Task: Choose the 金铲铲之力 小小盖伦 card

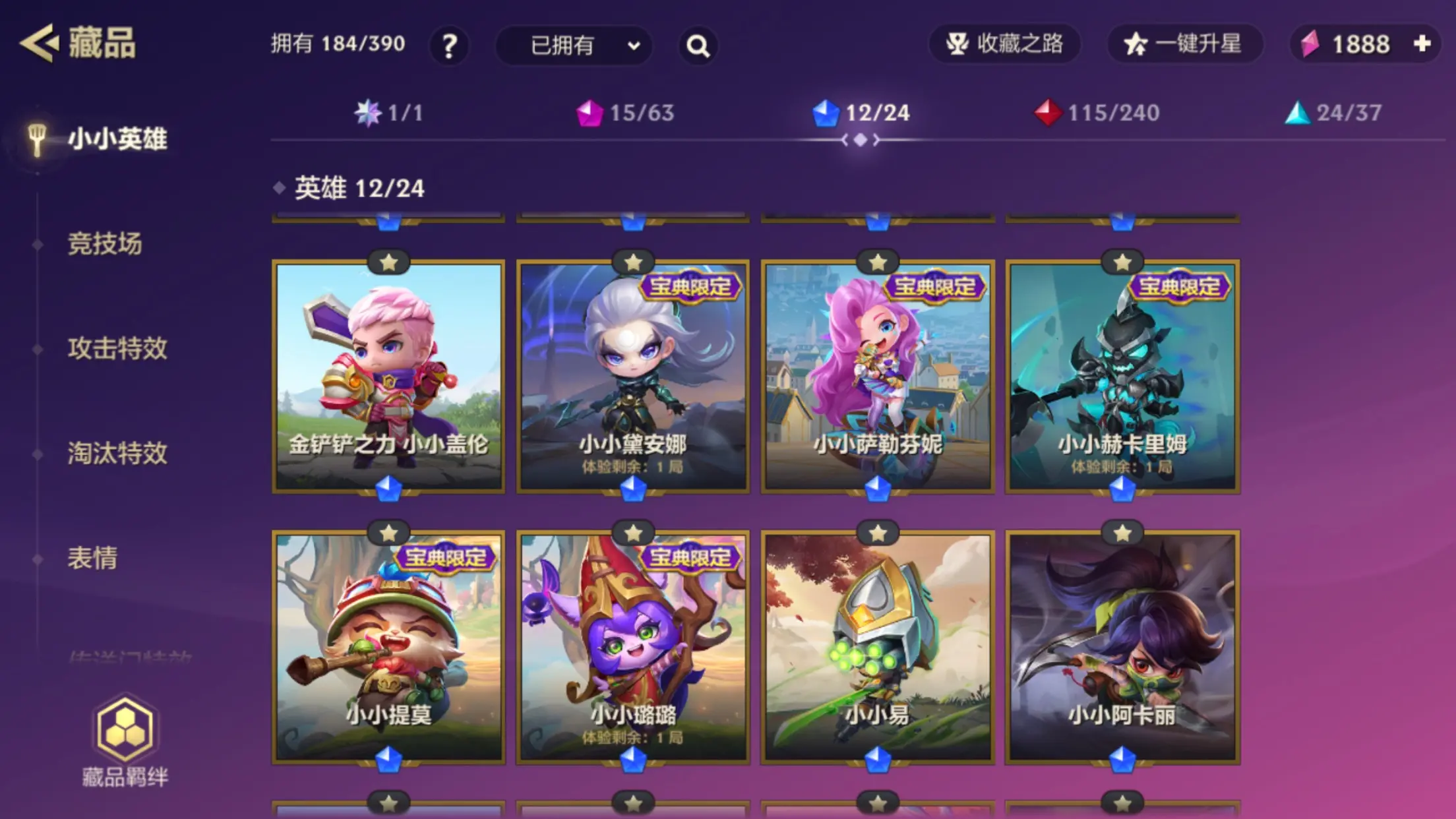Action: click(388, 376)
